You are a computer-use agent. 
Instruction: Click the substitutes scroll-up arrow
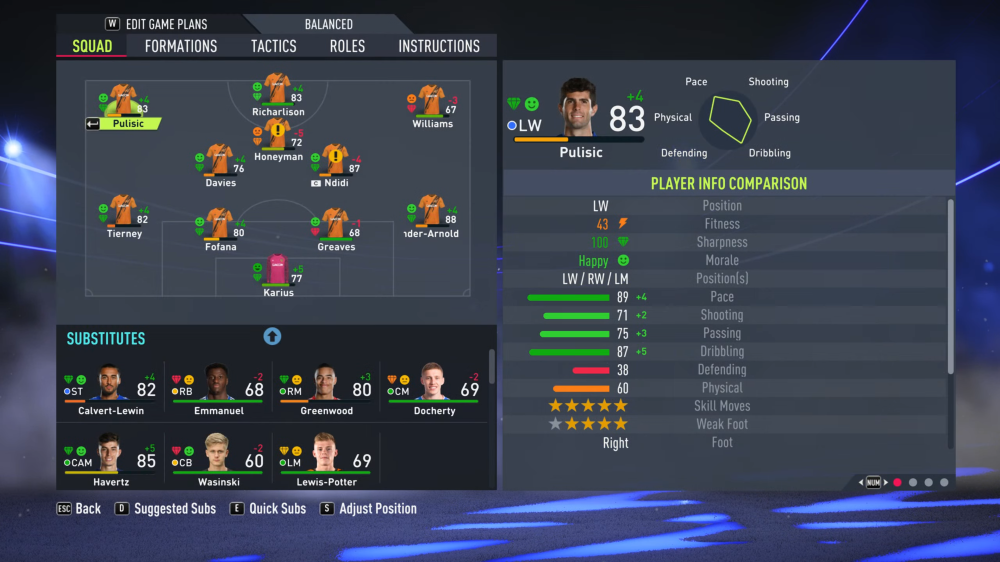tap(272, 337)
